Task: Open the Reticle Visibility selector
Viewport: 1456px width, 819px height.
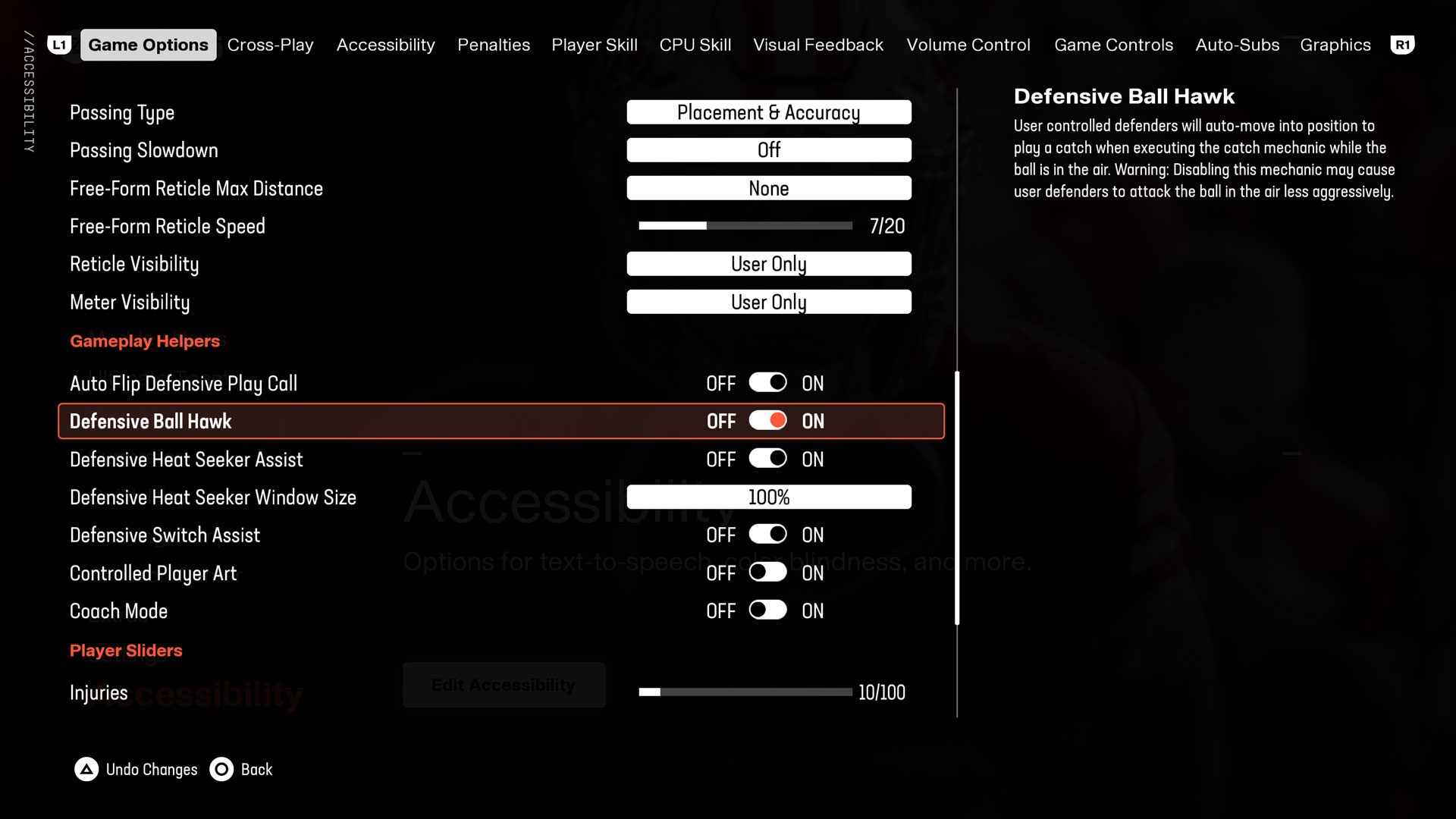Action: point(768,263)
